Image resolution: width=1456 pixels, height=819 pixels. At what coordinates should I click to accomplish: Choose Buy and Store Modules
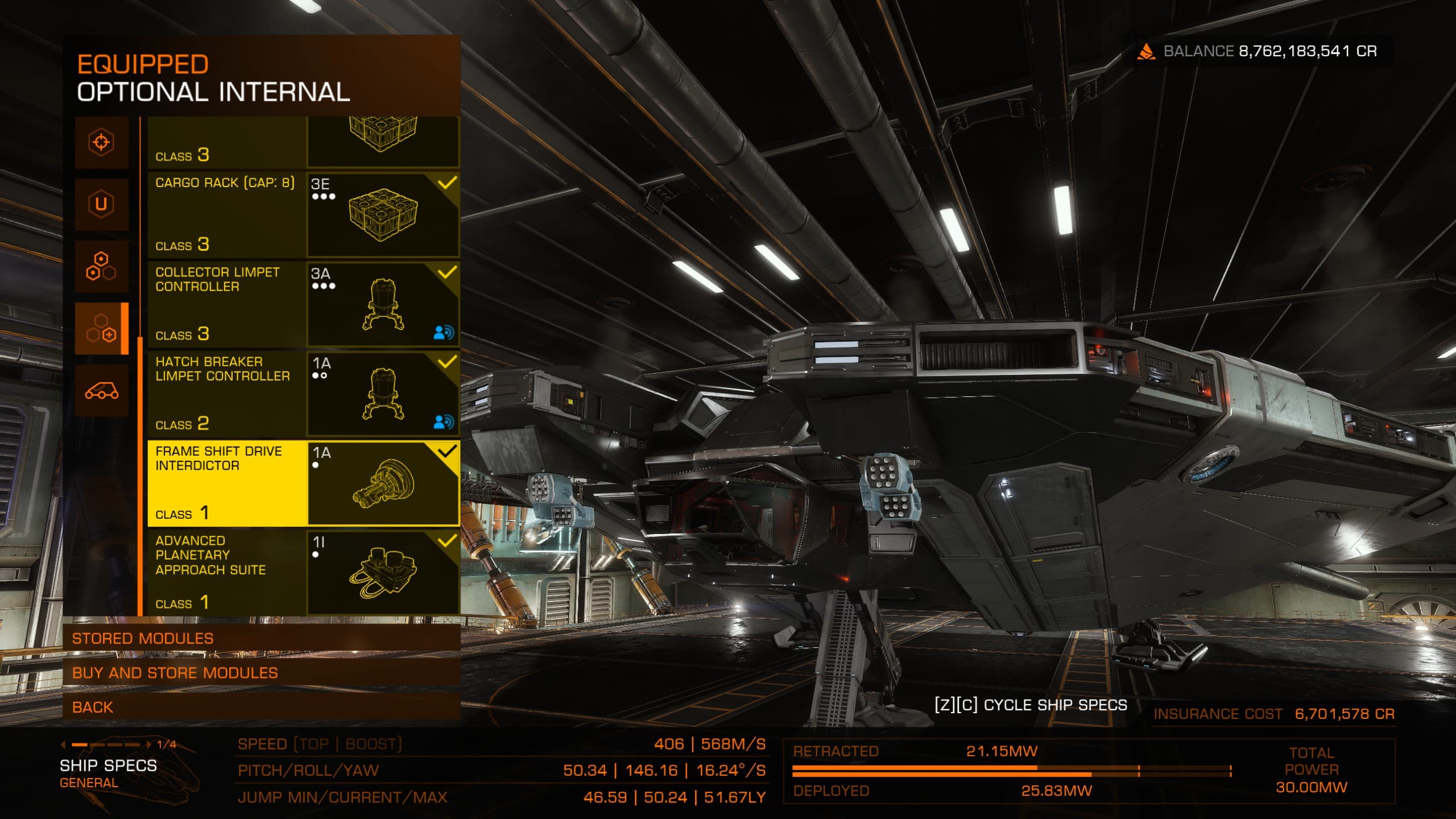point(262,673)
